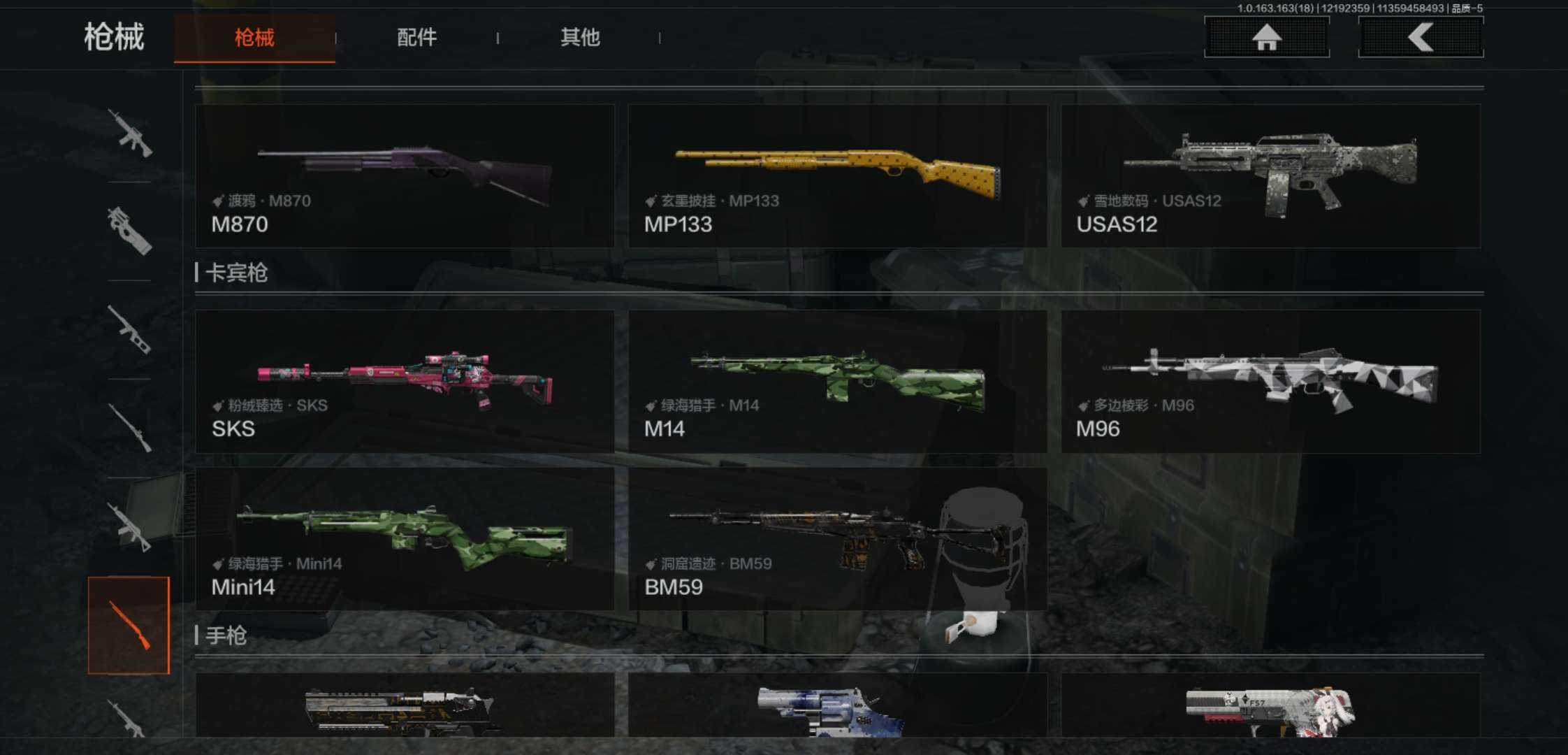Choose the anime-girl skin pistol card
The width and height of the screenshot is (1568, 755).
(x=1270, y=706)
